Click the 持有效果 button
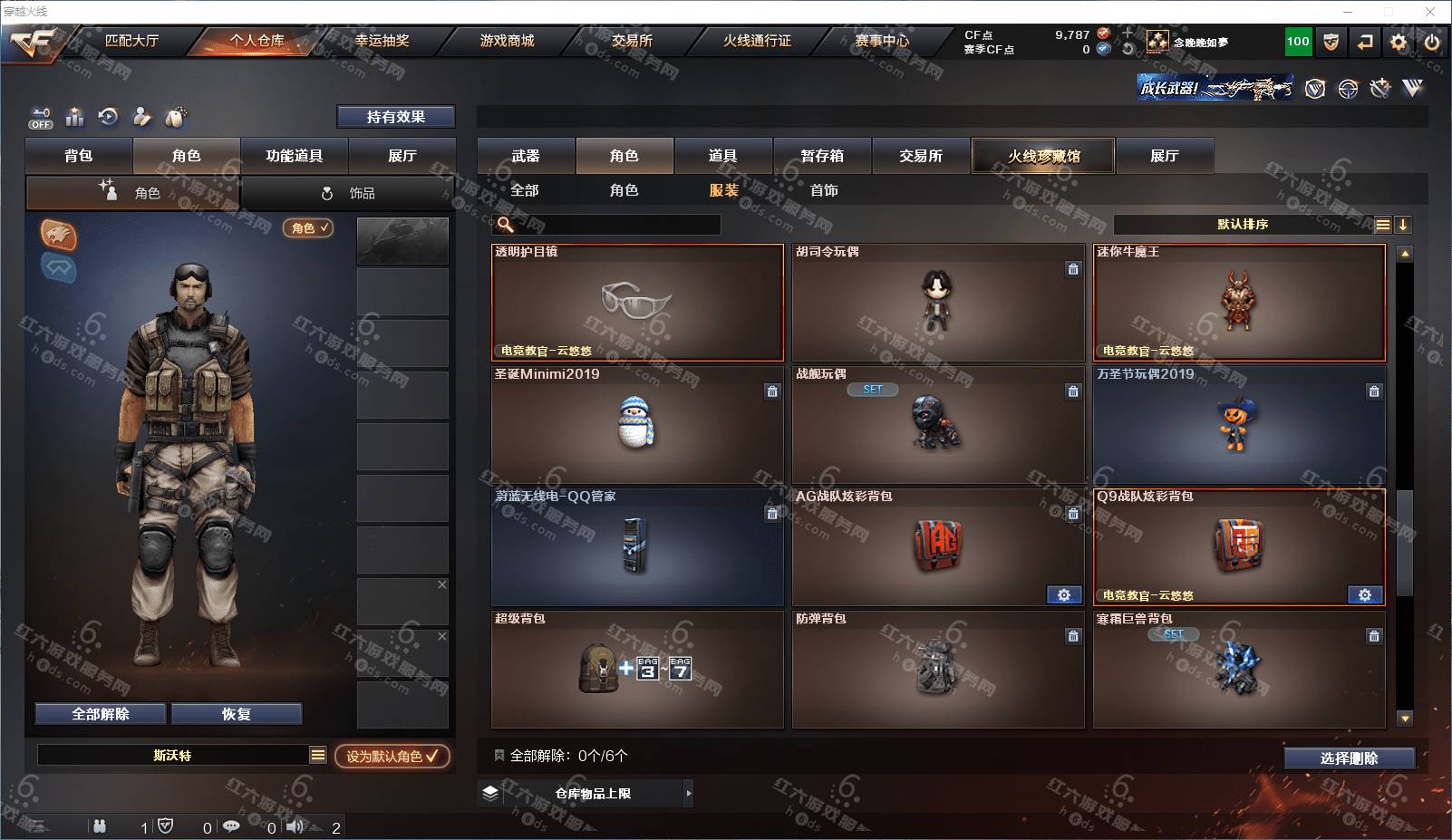 coord(395,117)
